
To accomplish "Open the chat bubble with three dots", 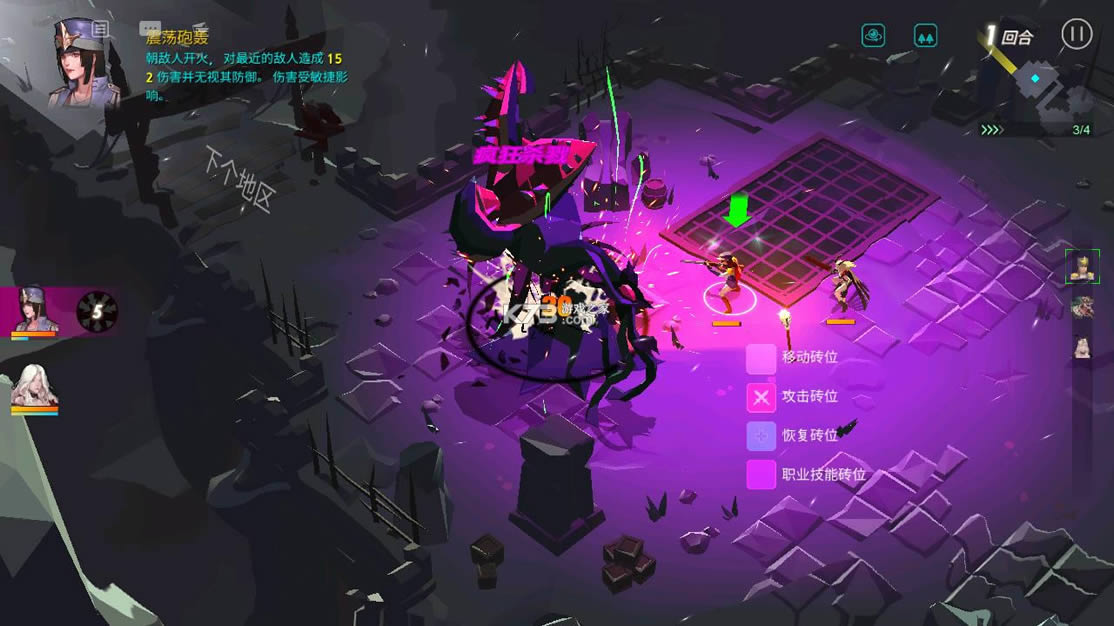I will 149,29.
